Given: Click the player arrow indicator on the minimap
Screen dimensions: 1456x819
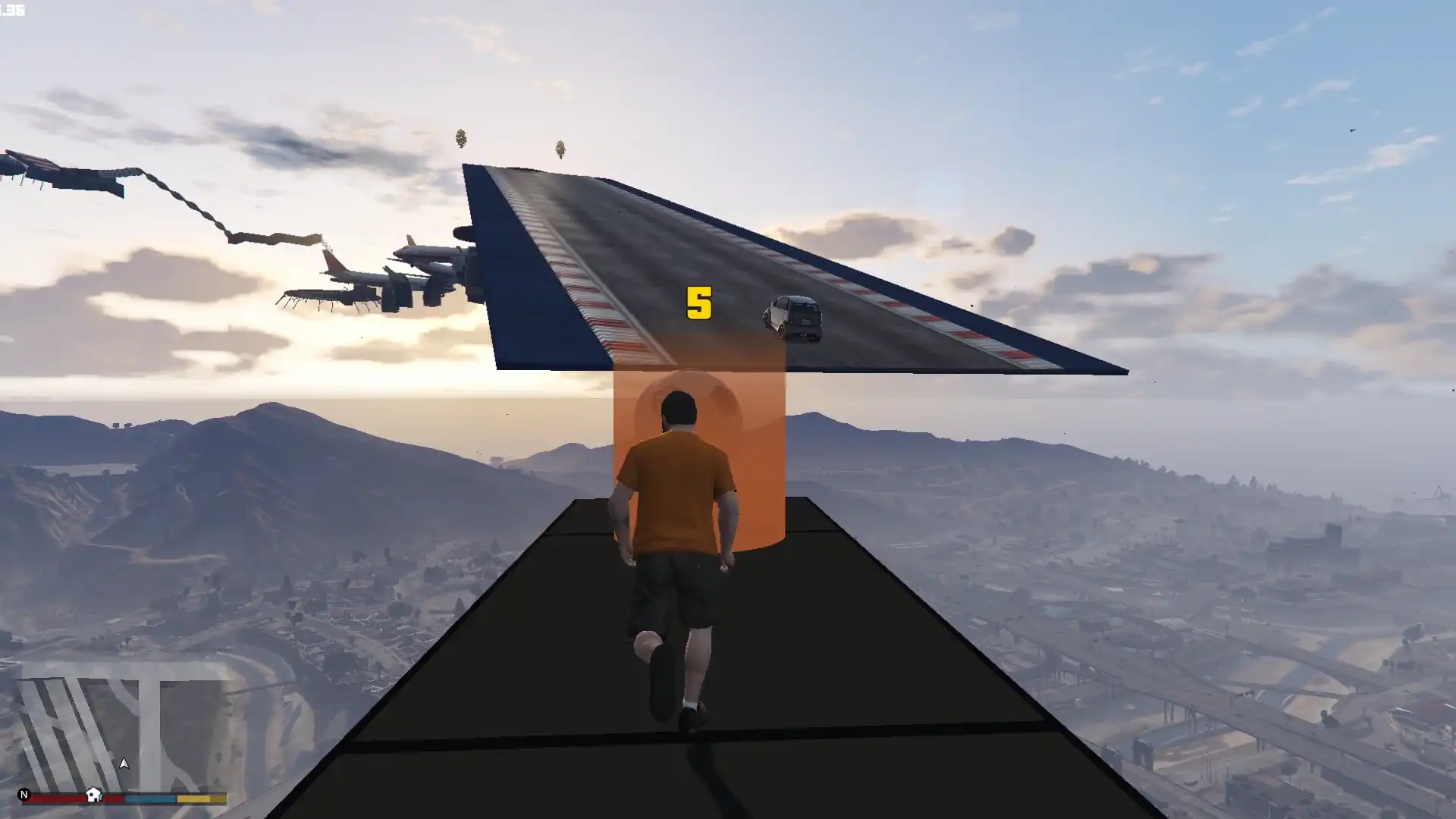Looking at the screenshot, I should (x=124, y=764).
